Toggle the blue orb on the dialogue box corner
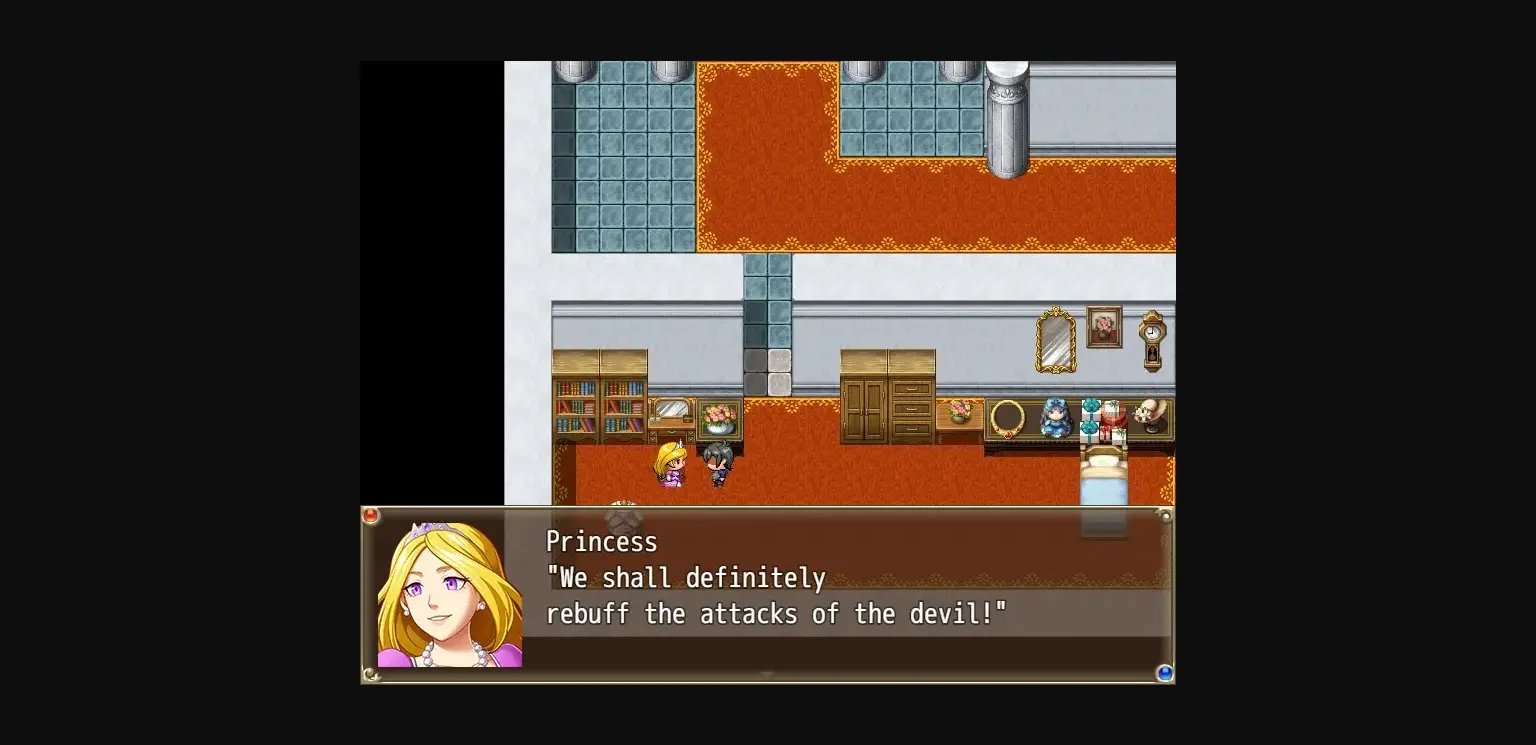The width and height of the screenshot is (1536, 745). 1164,673
